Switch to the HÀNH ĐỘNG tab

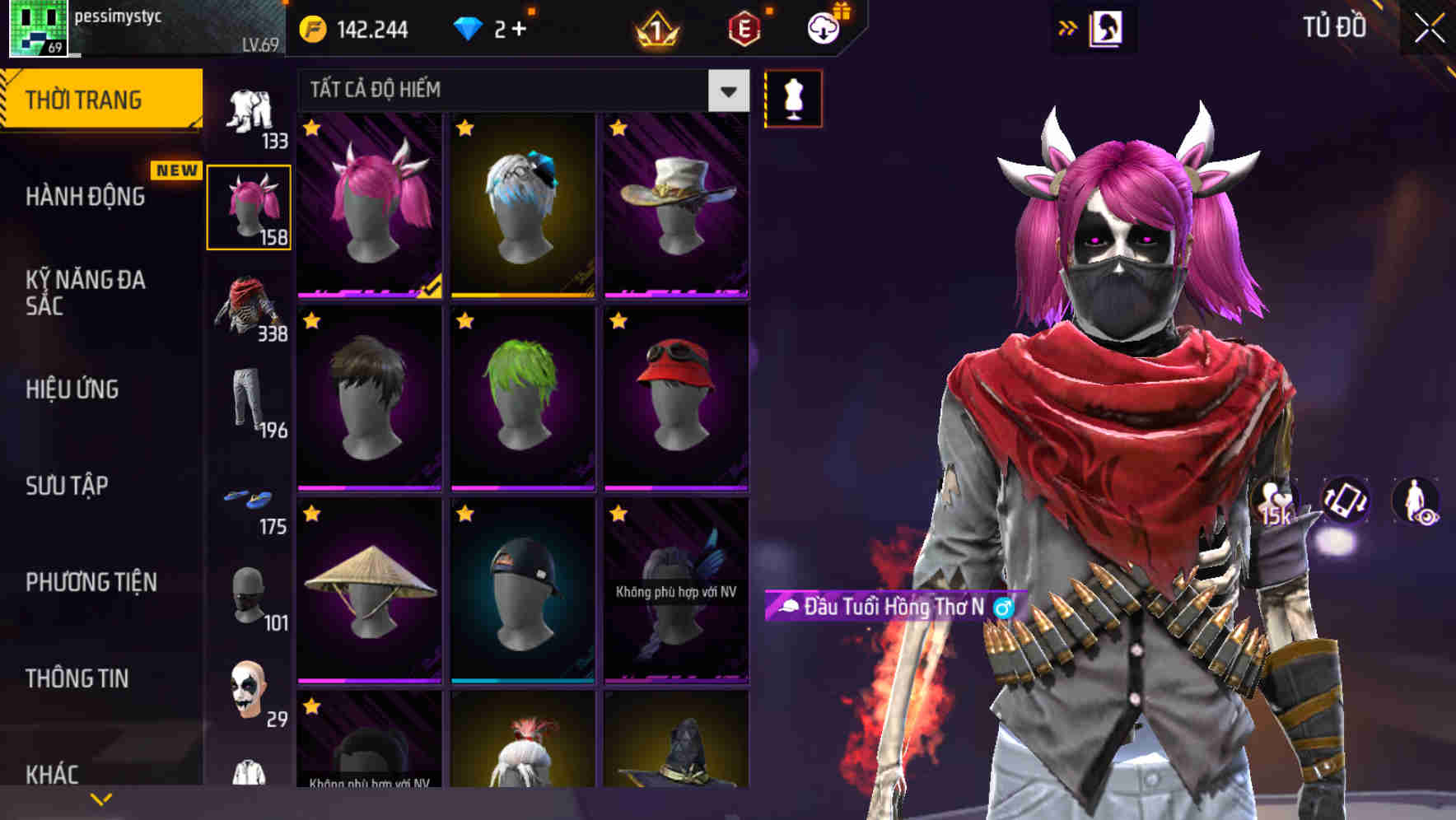pos(85,197)
